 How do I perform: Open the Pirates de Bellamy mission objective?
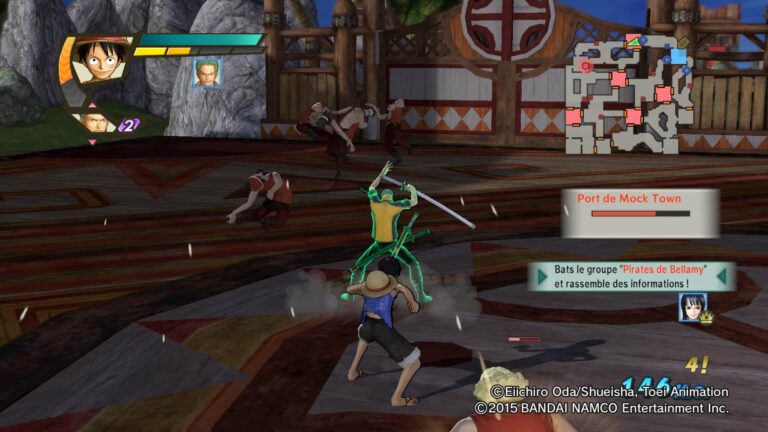pyautogui.click(x=632, y=277)
